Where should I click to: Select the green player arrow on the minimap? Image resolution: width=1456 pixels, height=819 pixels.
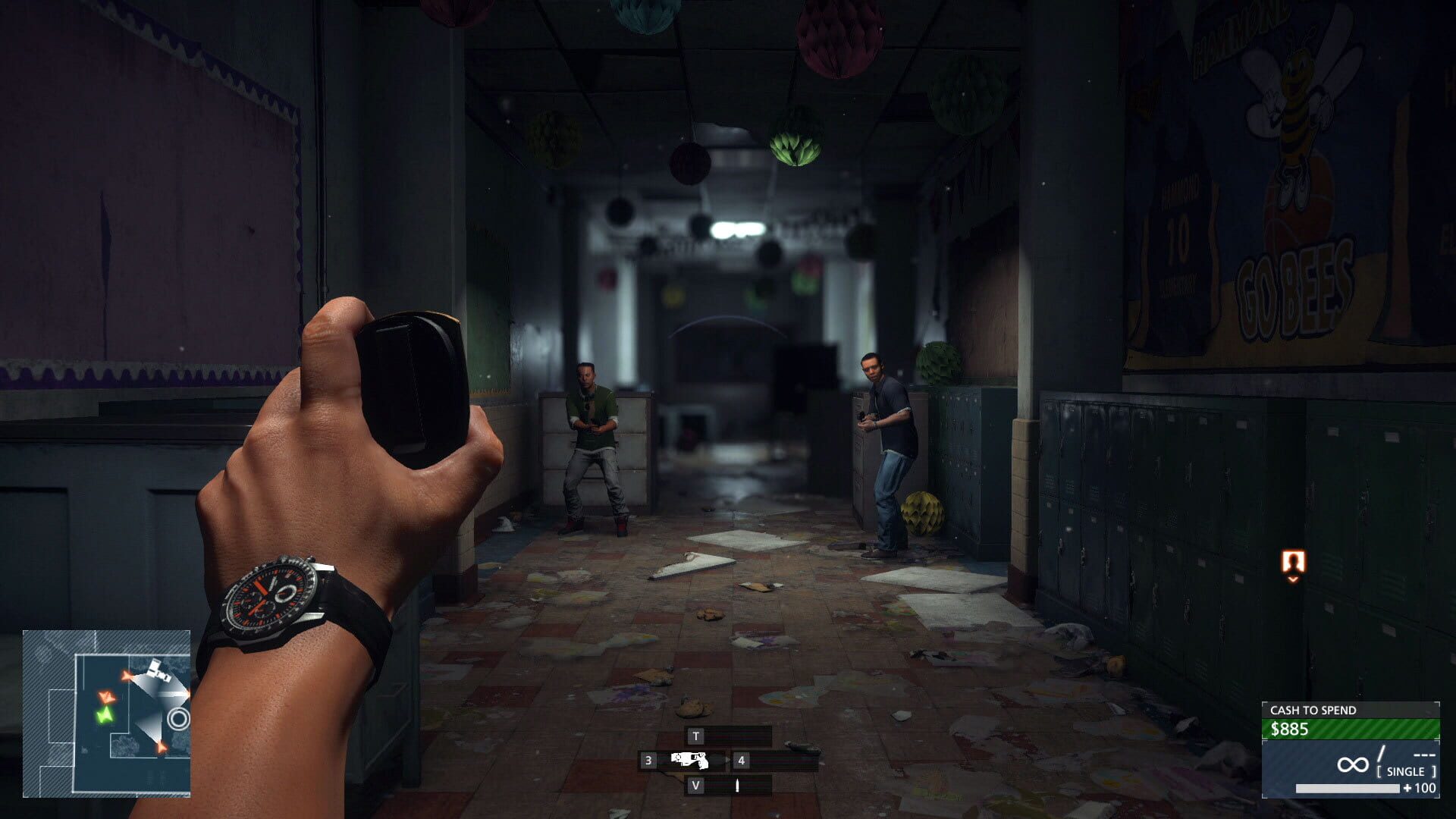click(106, 716)
